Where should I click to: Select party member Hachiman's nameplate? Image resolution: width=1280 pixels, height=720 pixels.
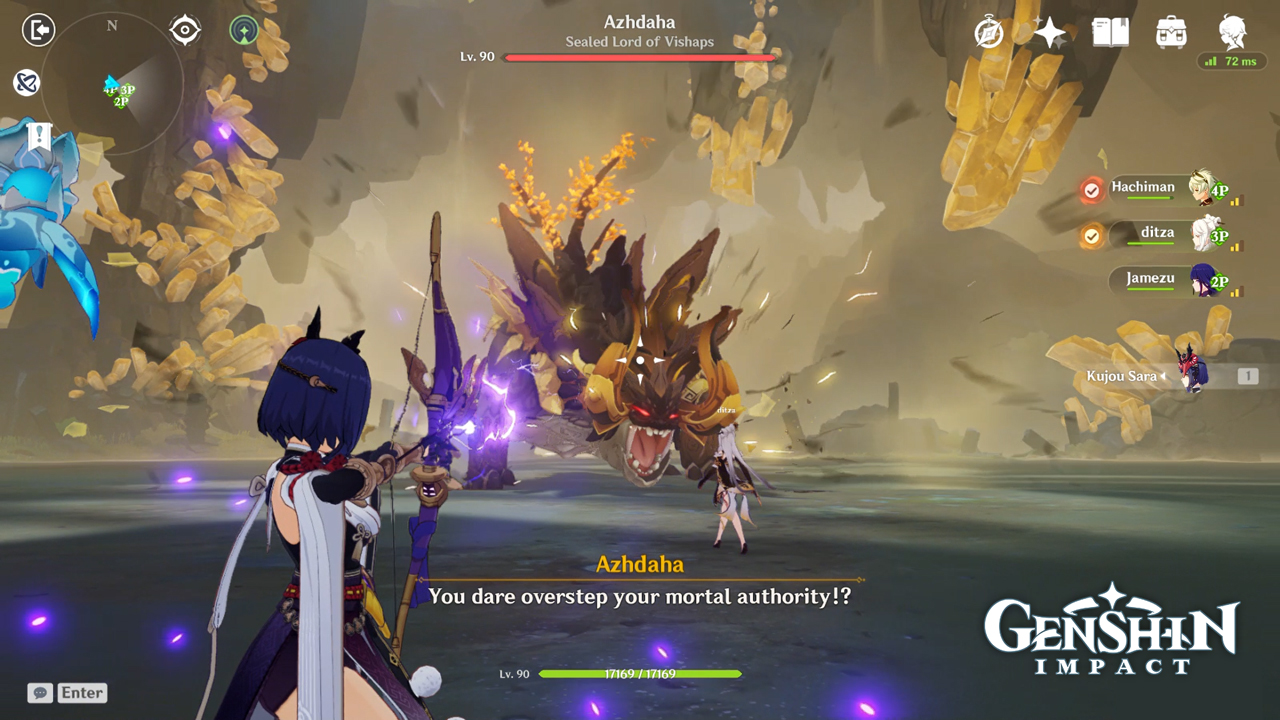(x=1143, y=187)
